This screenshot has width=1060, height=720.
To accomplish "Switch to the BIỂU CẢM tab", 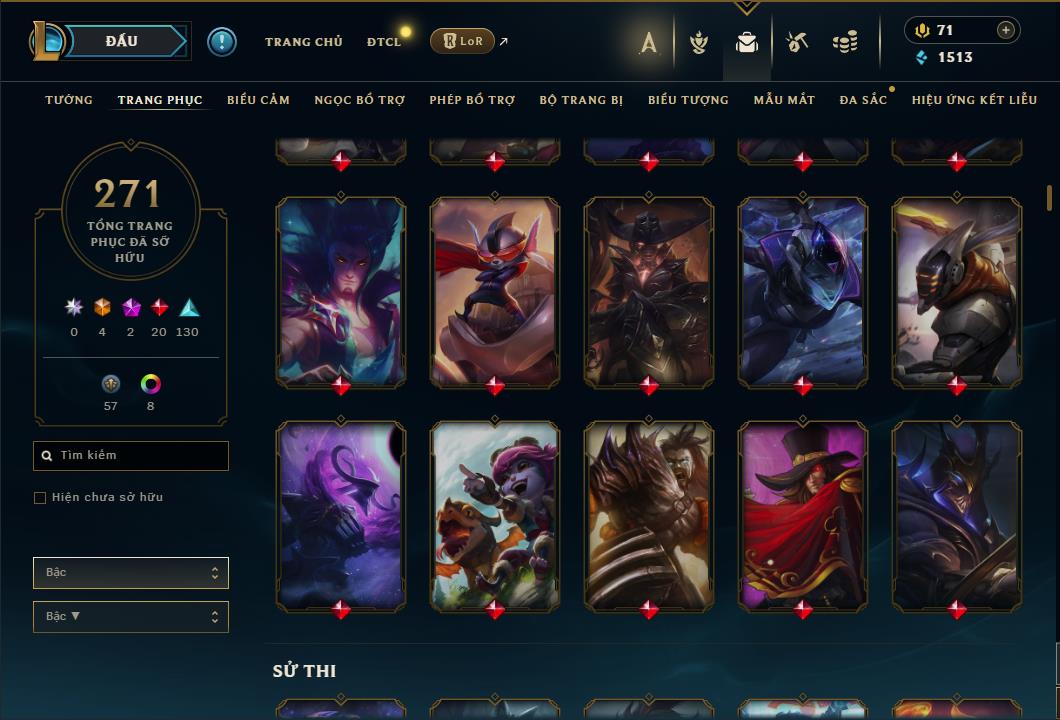I will (258, 100).
